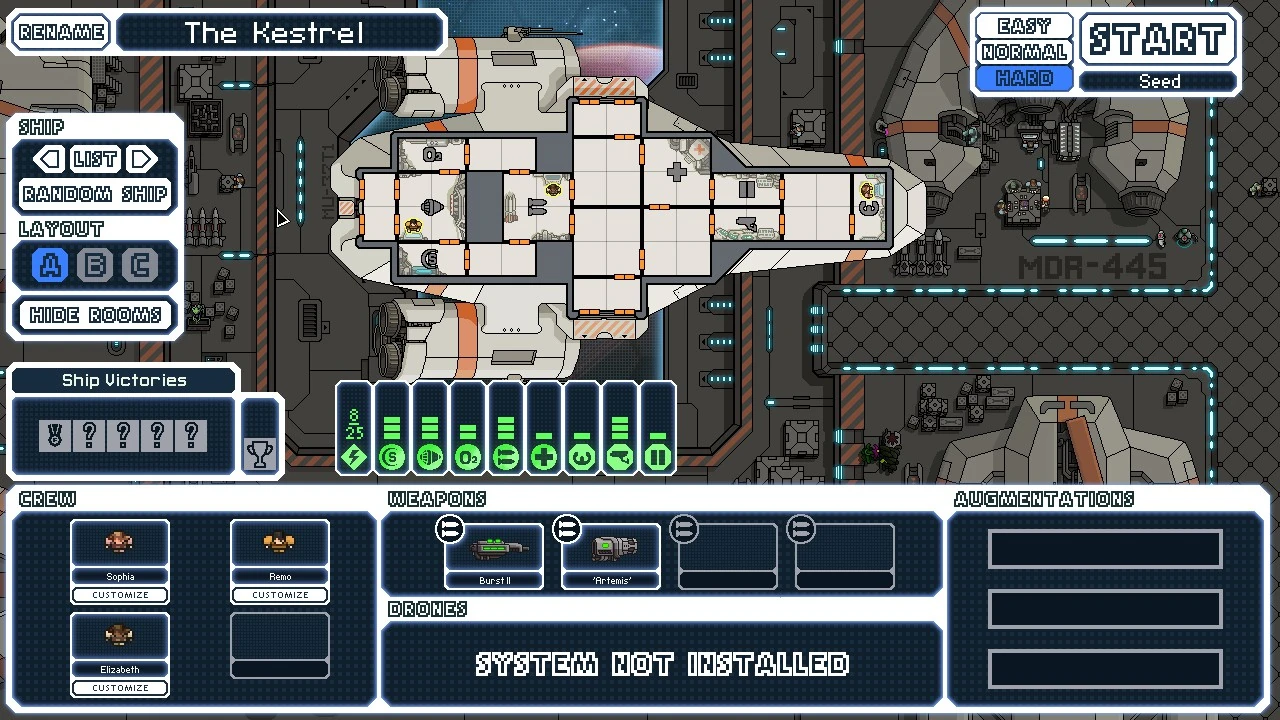The image size is (1280, 720).
Task: Click the reactor power icon showing 8/25
Action: click(x=353, y=440)
